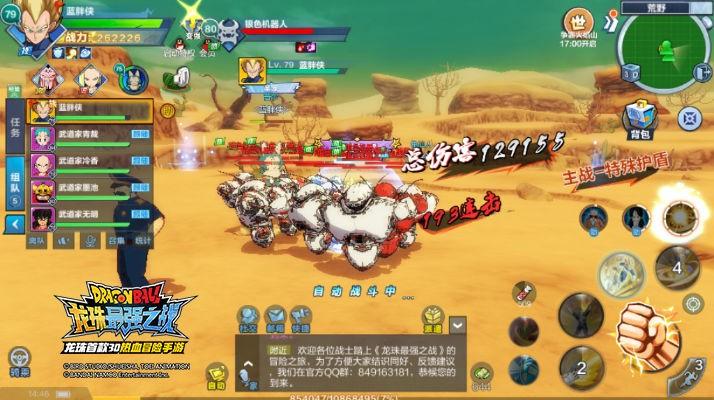The height and width of the screenshot is (400, 714).
Task: Toggle the 自动 auto-battle button
Action: click(216, 381)
